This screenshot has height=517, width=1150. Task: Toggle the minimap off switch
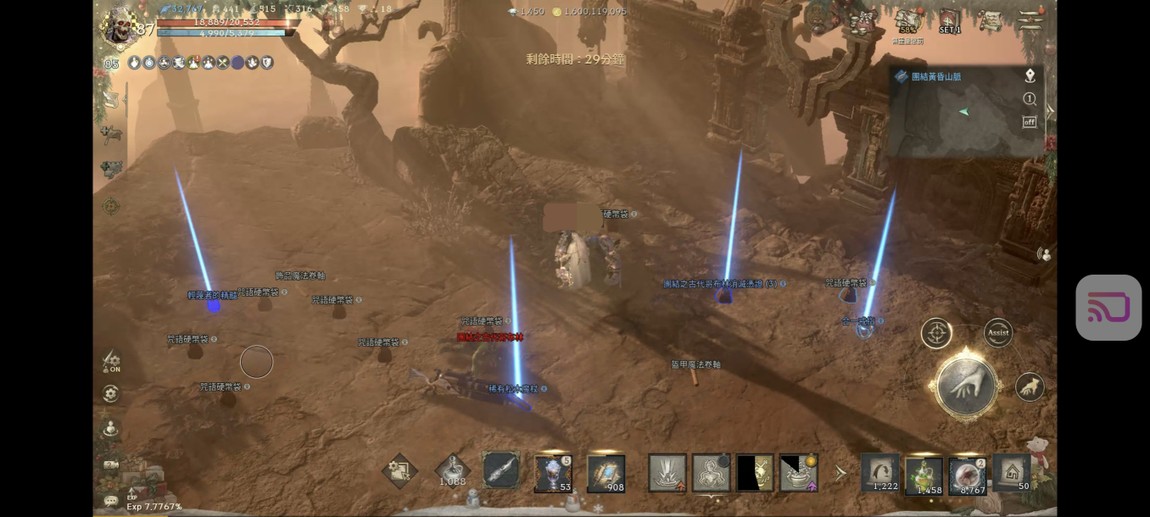pyautogui.click(x=1029, y=122)
